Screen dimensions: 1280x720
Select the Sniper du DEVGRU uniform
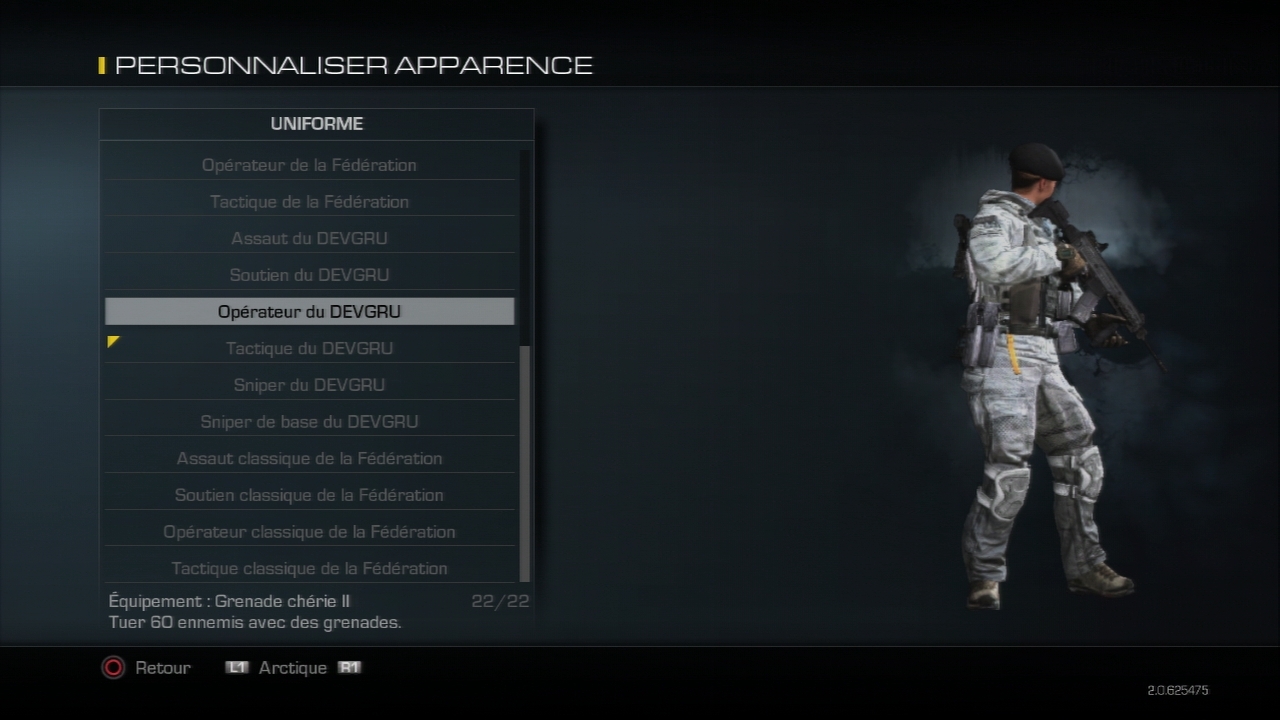pyautogui.click(x=309, y=385)
